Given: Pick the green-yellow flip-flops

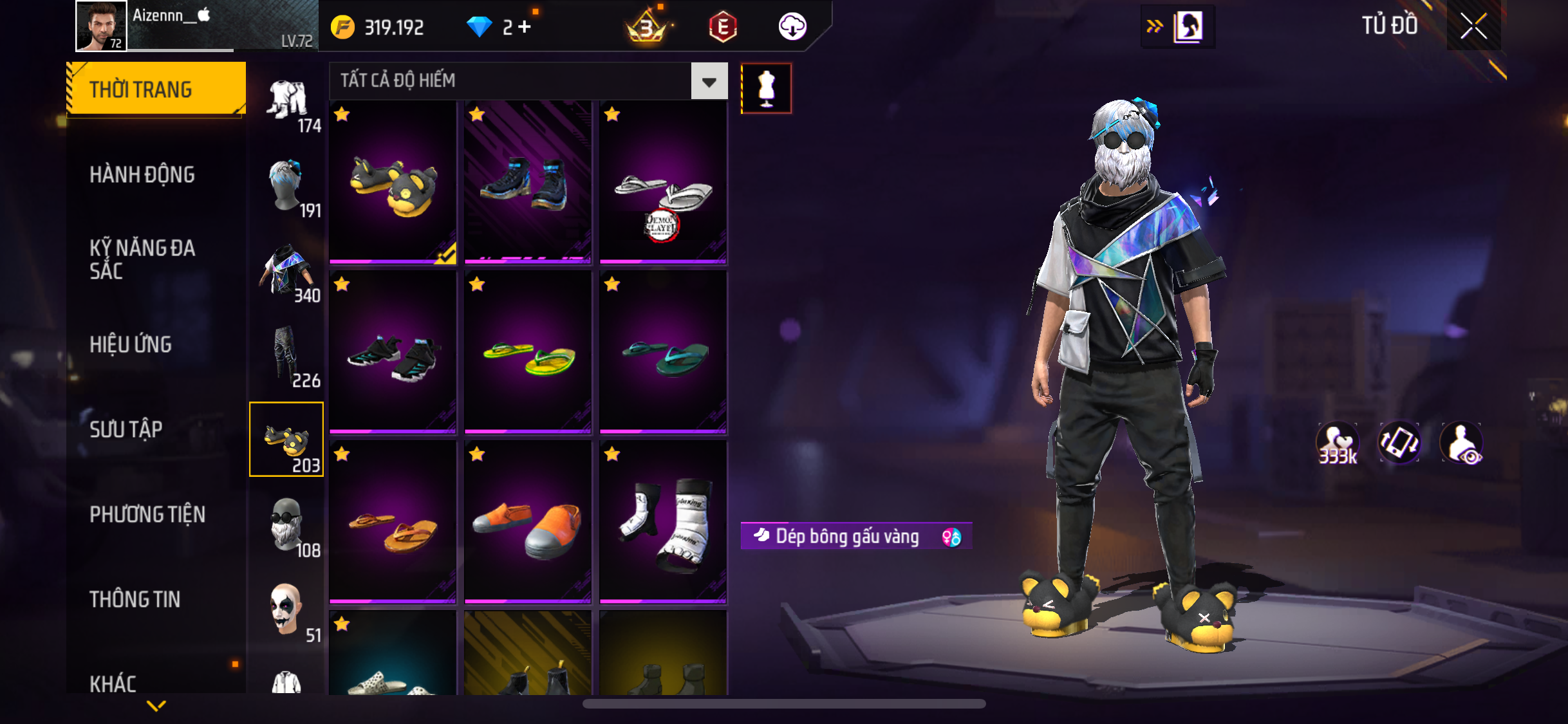Looking at the screenshot, I should [x=528, y=353].
